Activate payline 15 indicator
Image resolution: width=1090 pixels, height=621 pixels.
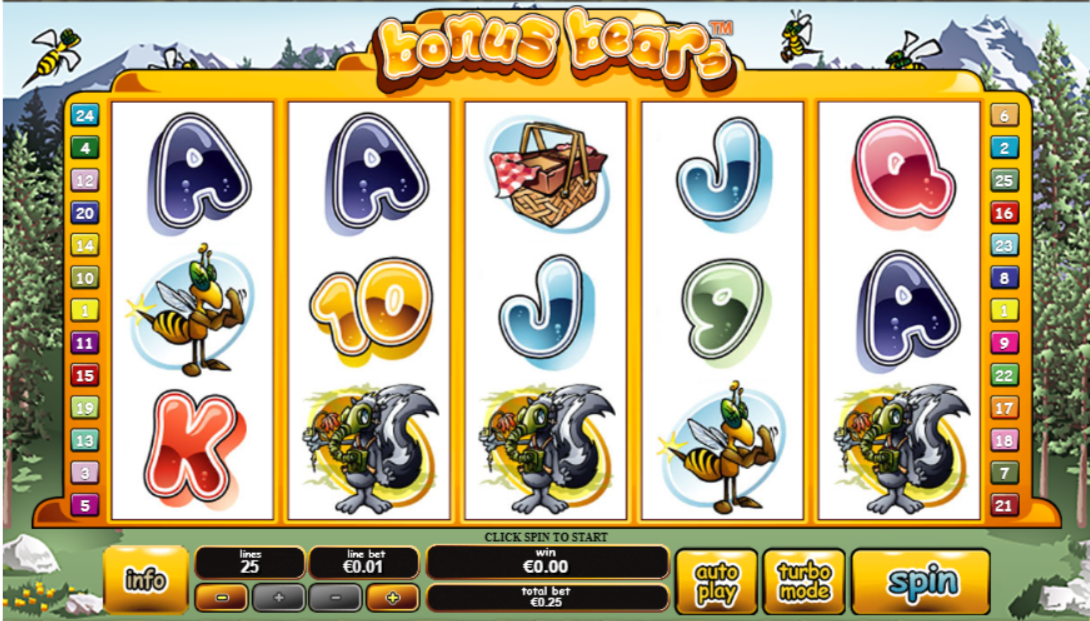85,375
